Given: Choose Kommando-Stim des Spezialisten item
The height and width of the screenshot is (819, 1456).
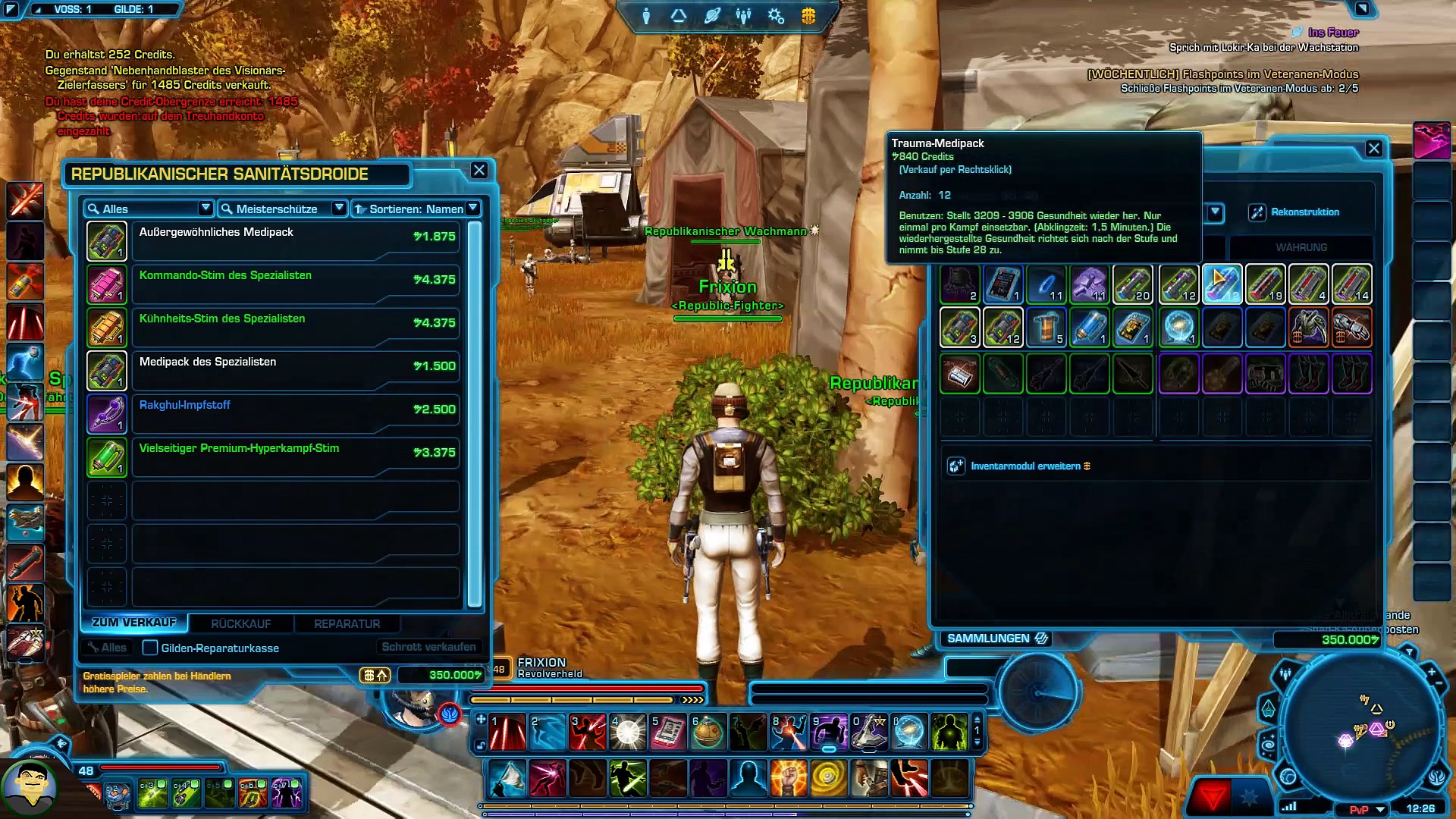Looking at the screenshot, I should coord(296,284).
